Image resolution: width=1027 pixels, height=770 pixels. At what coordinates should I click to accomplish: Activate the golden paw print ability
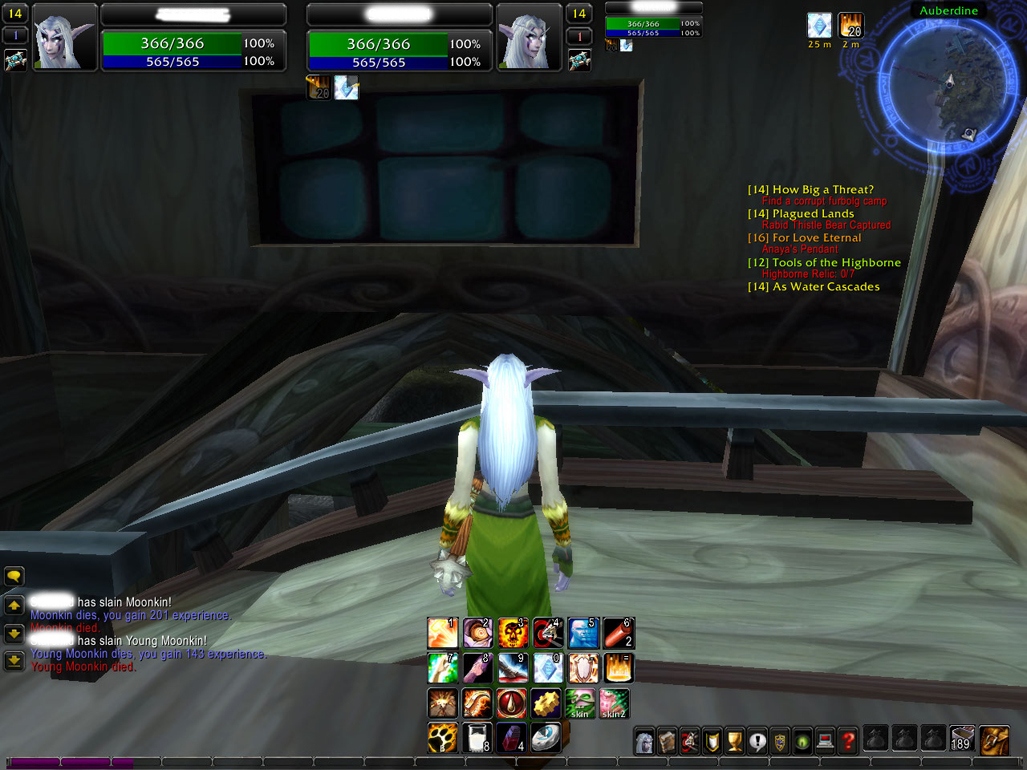coord(442,739)
